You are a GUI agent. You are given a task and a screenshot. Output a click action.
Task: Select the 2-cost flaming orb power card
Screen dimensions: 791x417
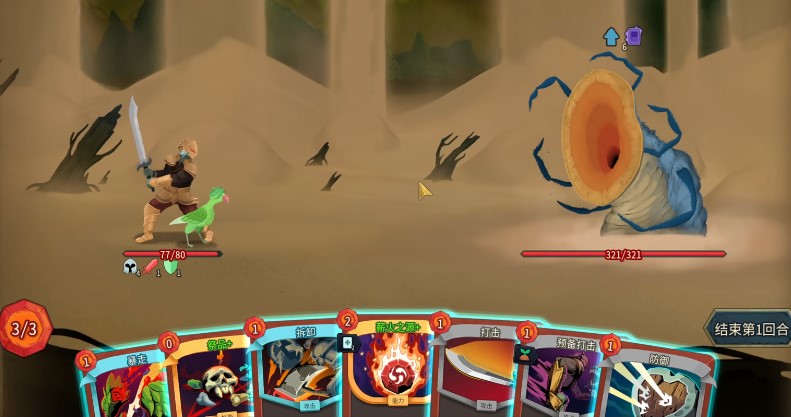pos(390,370)
